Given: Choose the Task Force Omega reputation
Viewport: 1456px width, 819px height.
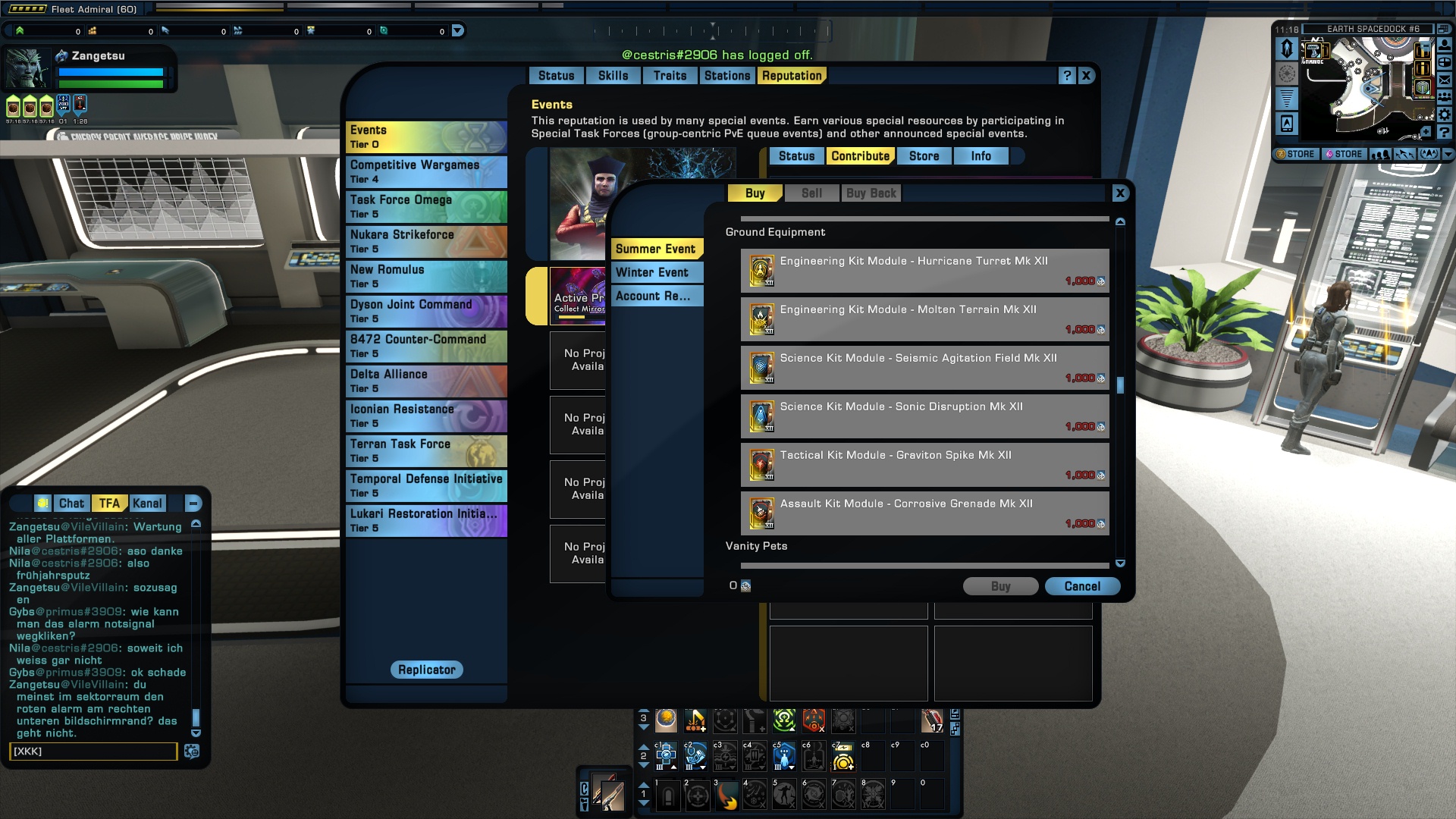Looking at the screenshot, I should pyautogui.click(x=426, y=206).
